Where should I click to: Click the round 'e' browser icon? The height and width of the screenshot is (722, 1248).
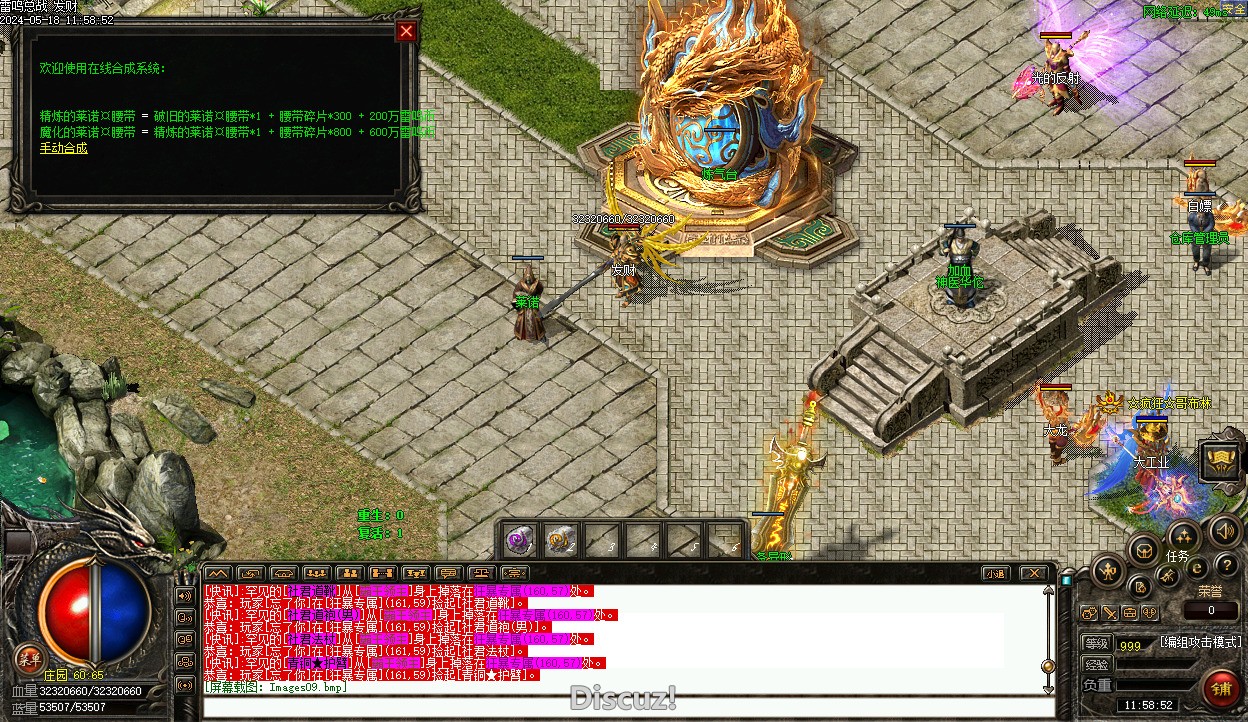(x=1196, y=568)
